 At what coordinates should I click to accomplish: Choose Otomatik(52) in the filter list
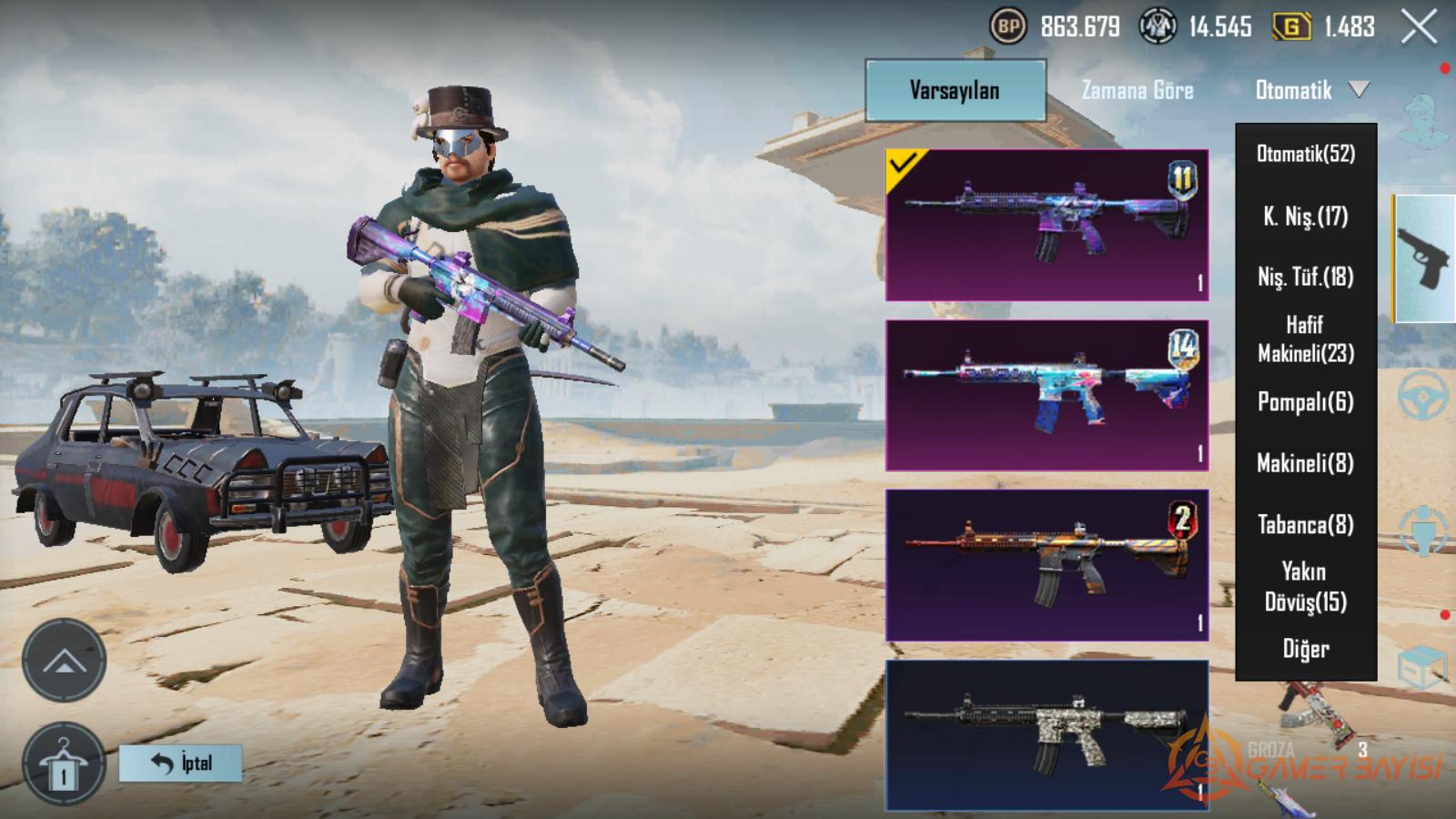point(1305,154)
